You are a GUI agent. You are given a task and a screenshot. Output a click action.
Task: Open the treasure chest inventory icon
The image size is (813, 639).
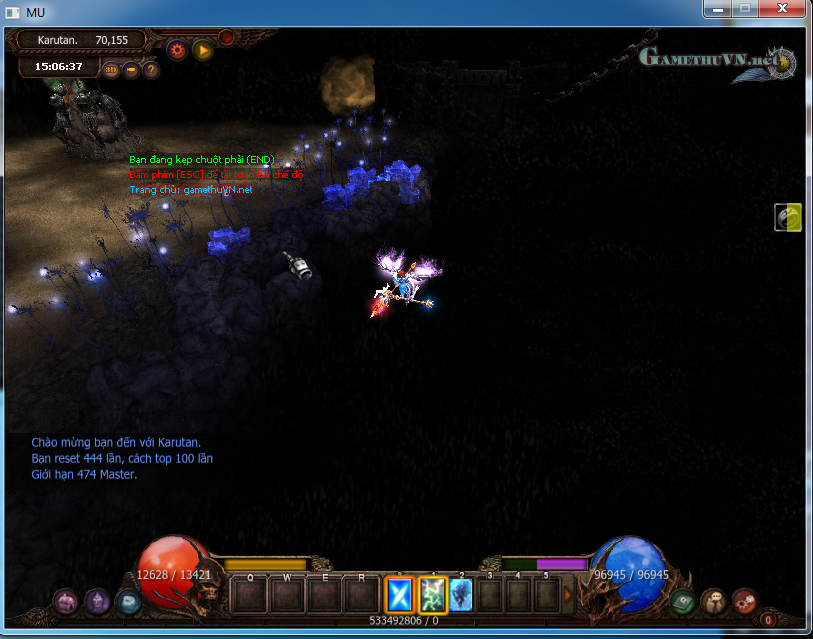[x=67, y=601]
